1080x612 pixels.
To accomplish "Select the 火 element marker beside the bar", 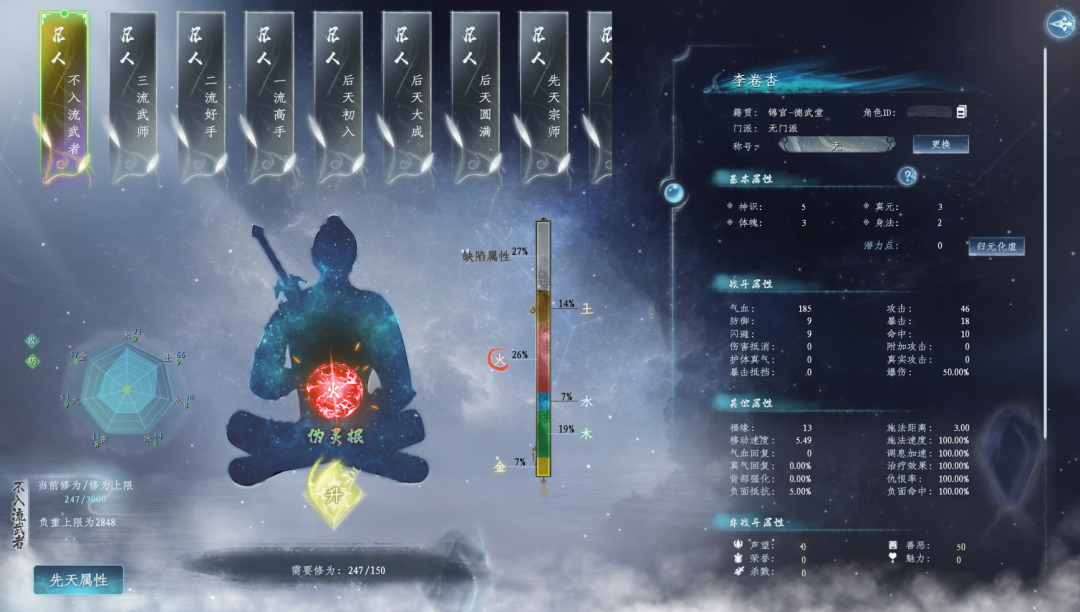I will [497, 357].
